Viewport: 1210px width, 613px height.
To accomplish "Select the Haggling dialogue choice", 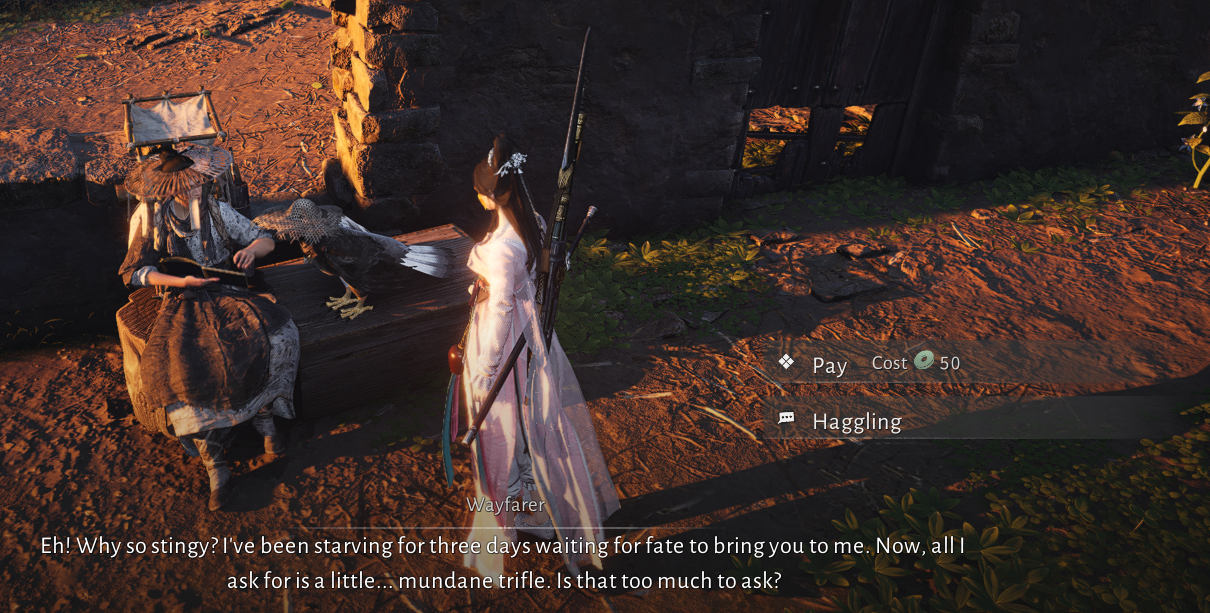I will (856, 422).
